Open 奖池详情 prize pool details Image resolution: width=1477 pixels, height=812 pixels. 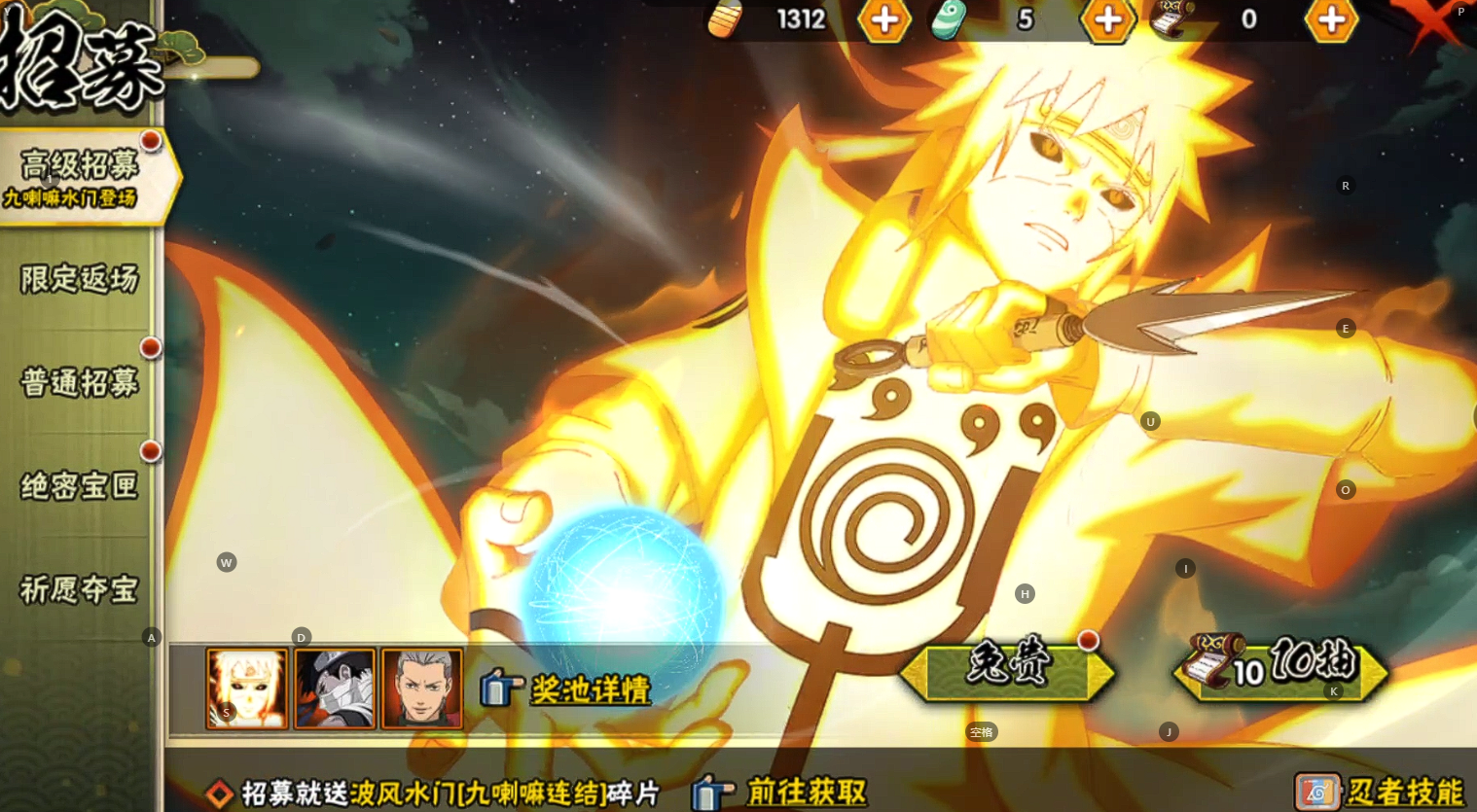click(x=568, y=689)
